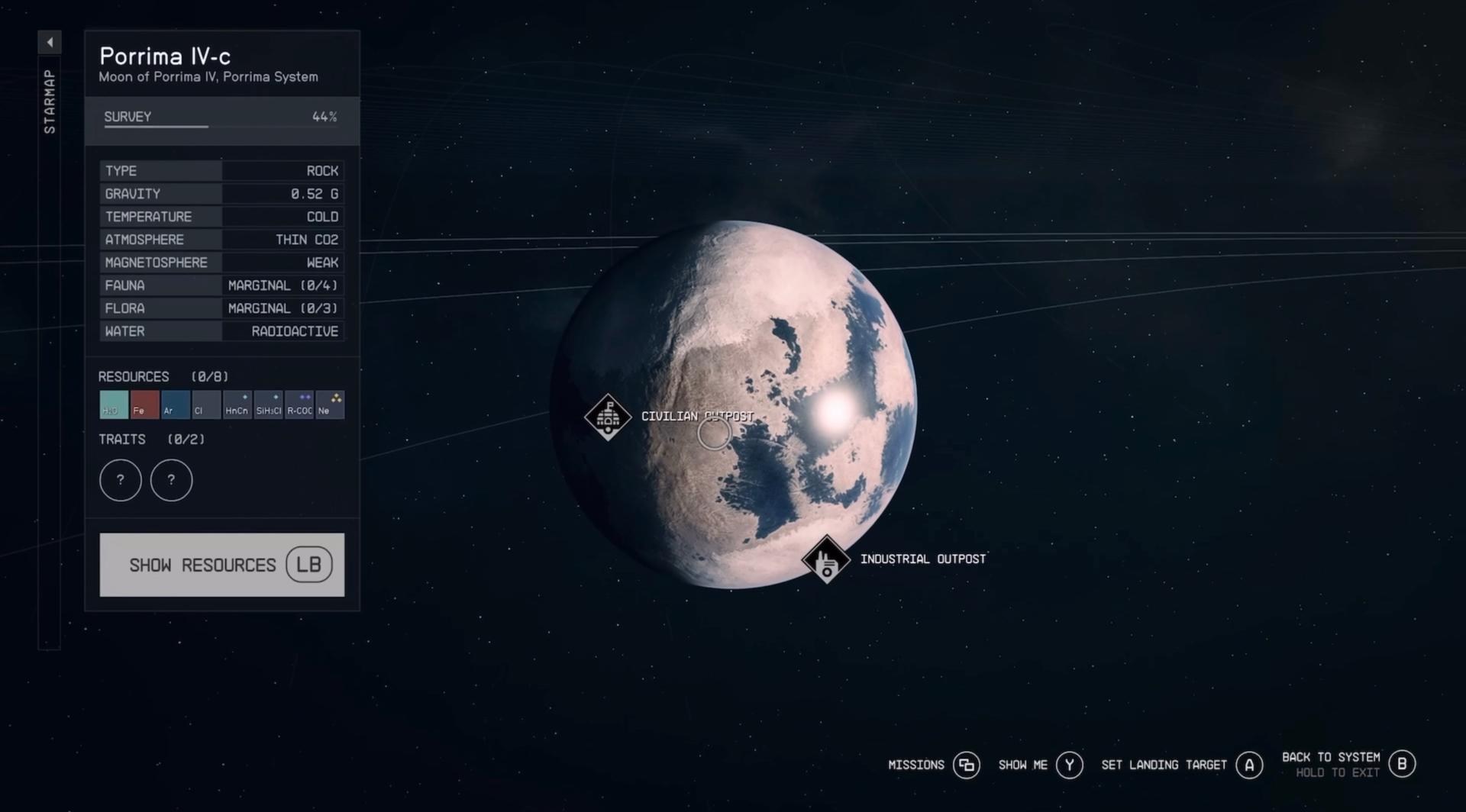Select the Civilian Outpost map marker

608,417
